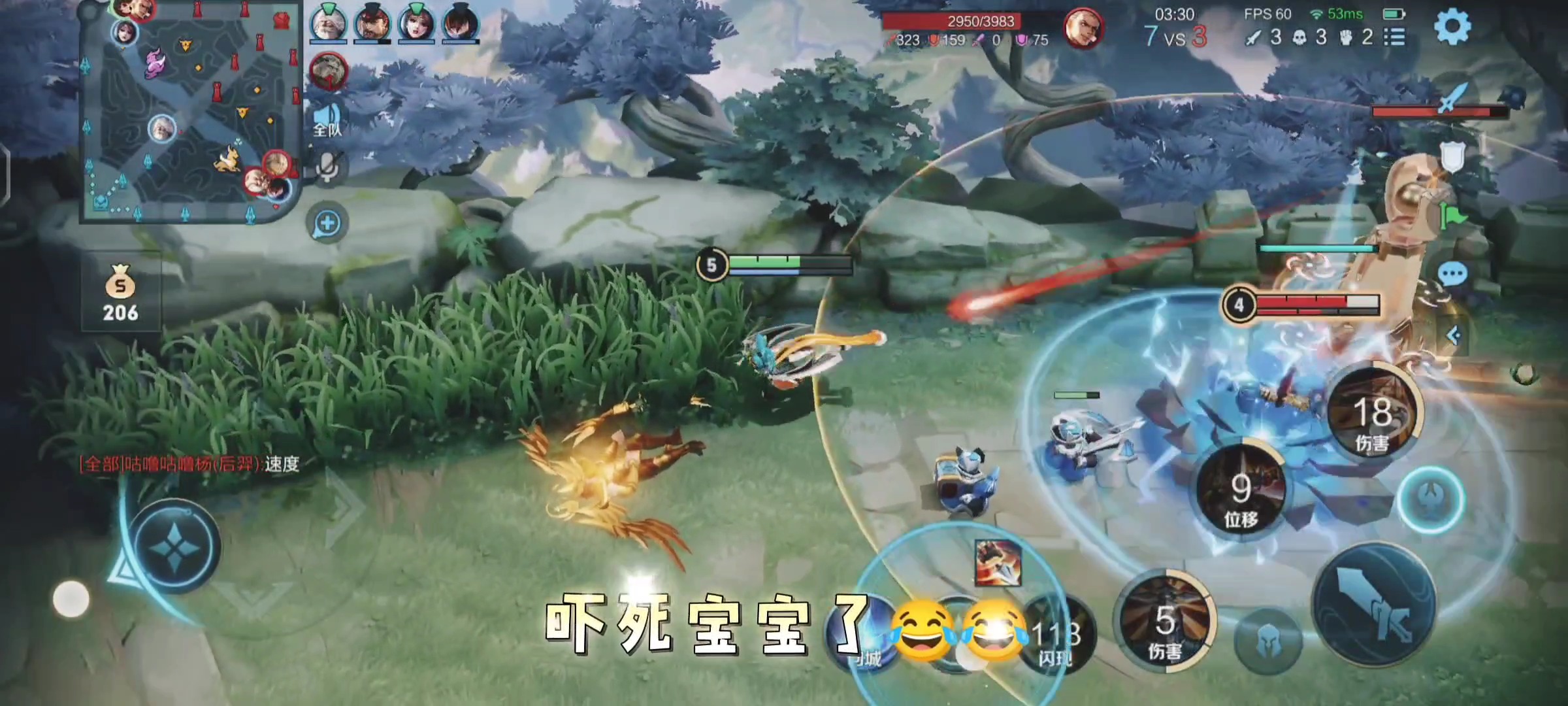Open the quick message plus bubble
The height and width of the screenshot is (706, 1568).
(327, 224)
